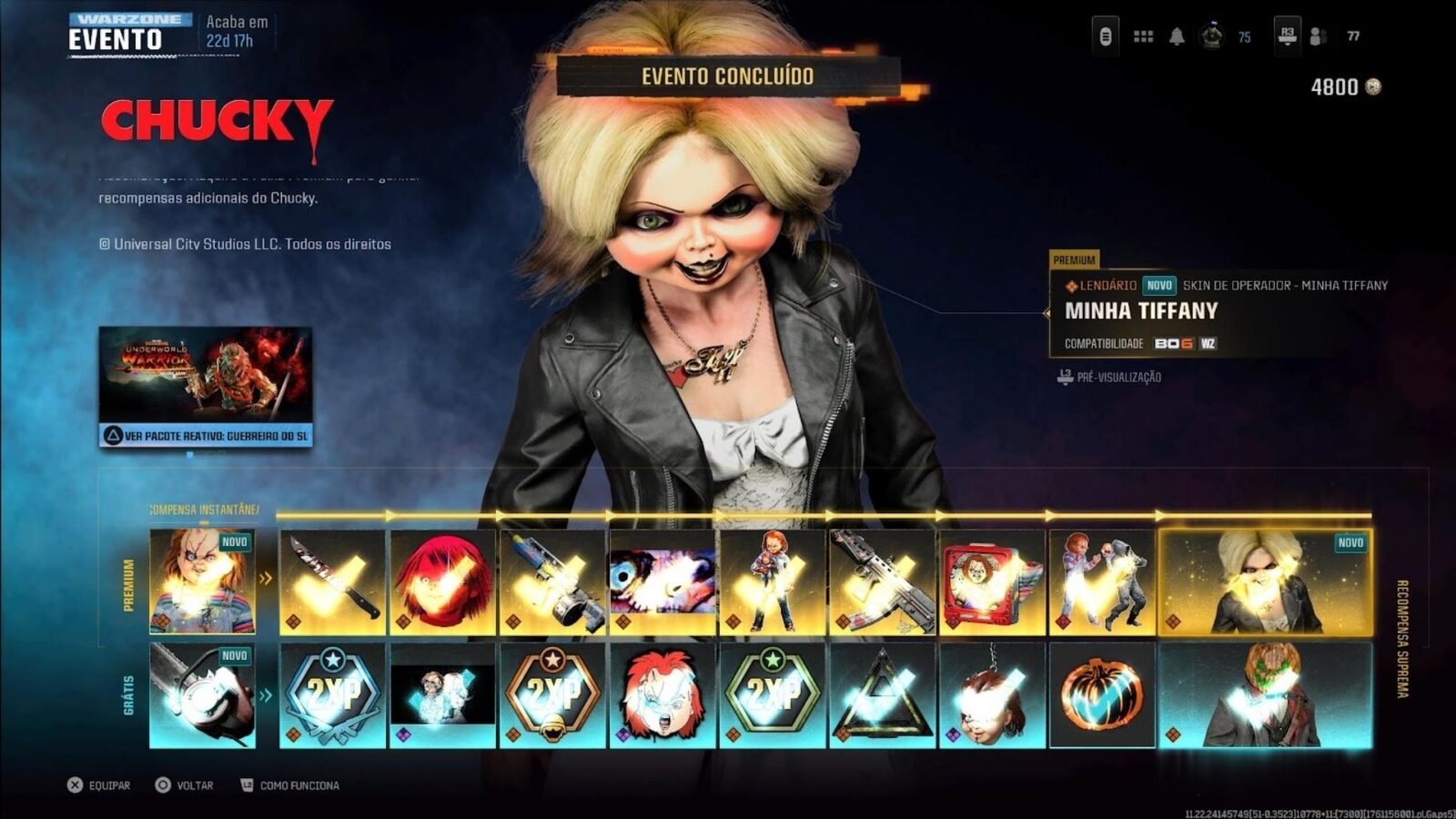Select the red-haired head premium reward
This screenshot has height=819, width=1456.
[x=443, y=582]
